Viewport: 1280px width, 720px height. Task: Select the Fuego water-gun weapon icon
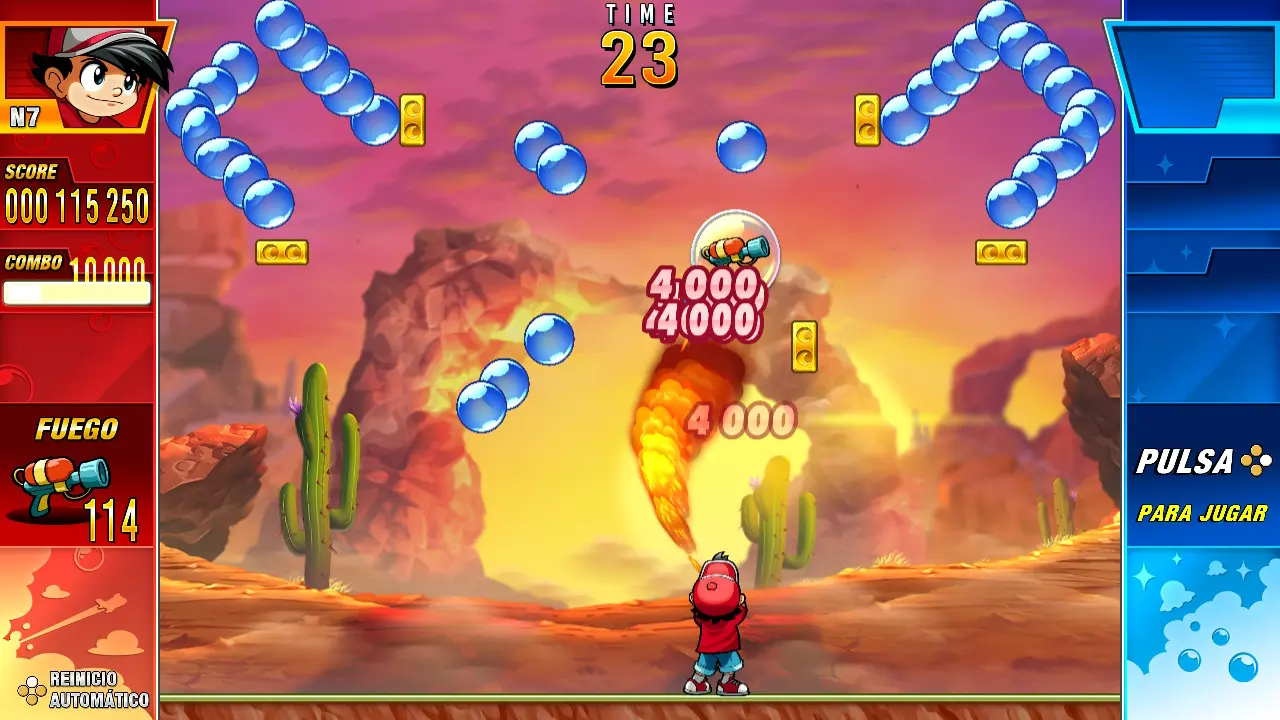pyautogui.click(x=60, y=485)
